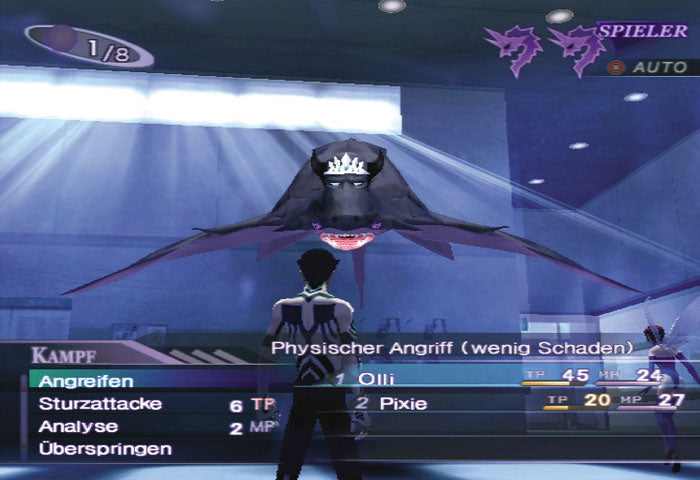The width and height of the screenshot is (700, 480).
Task: Pick the Analyse skill
Action: click(x=79, y=426)
